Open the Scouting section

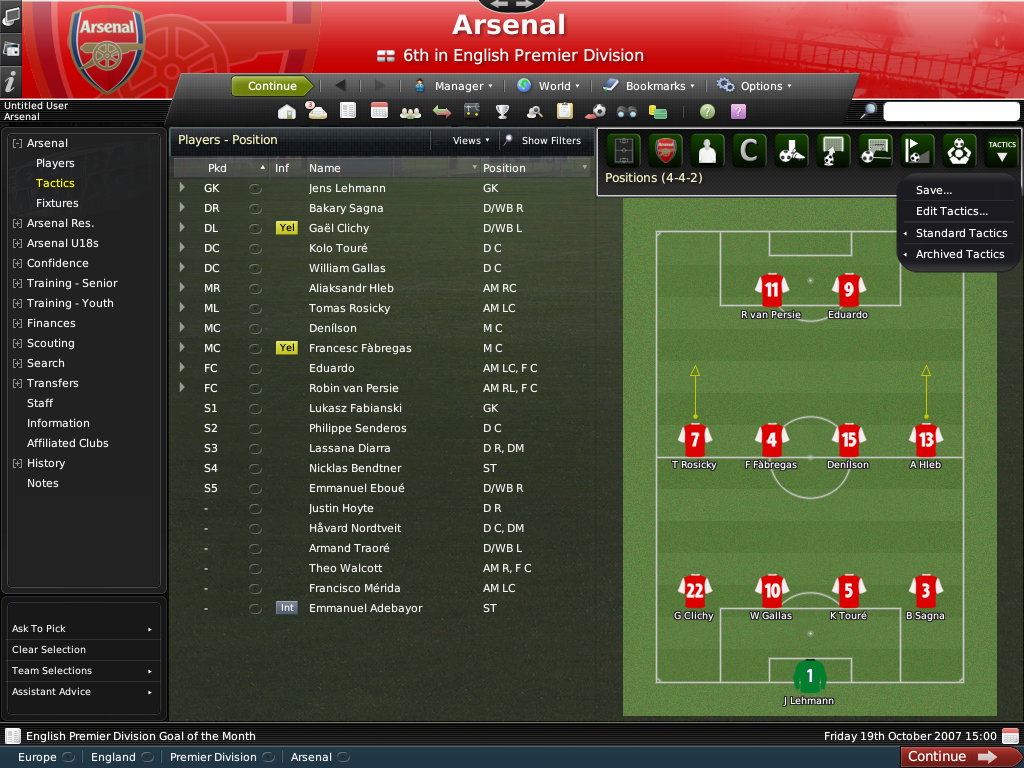pos(50,343)
